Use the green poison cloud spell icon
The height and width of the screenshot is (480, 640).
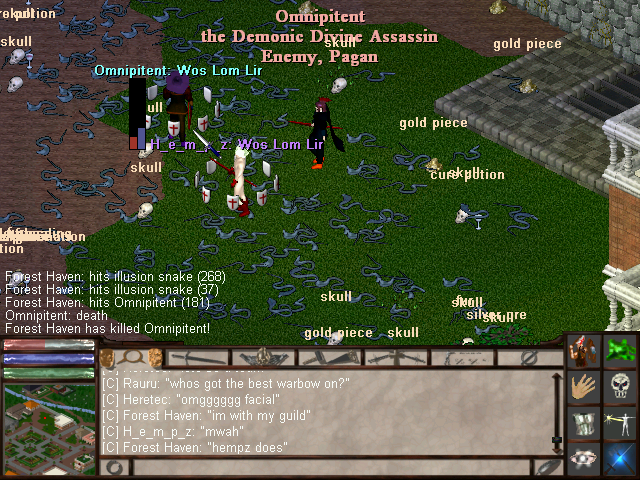pyautogui.click(x=619, y=351)
